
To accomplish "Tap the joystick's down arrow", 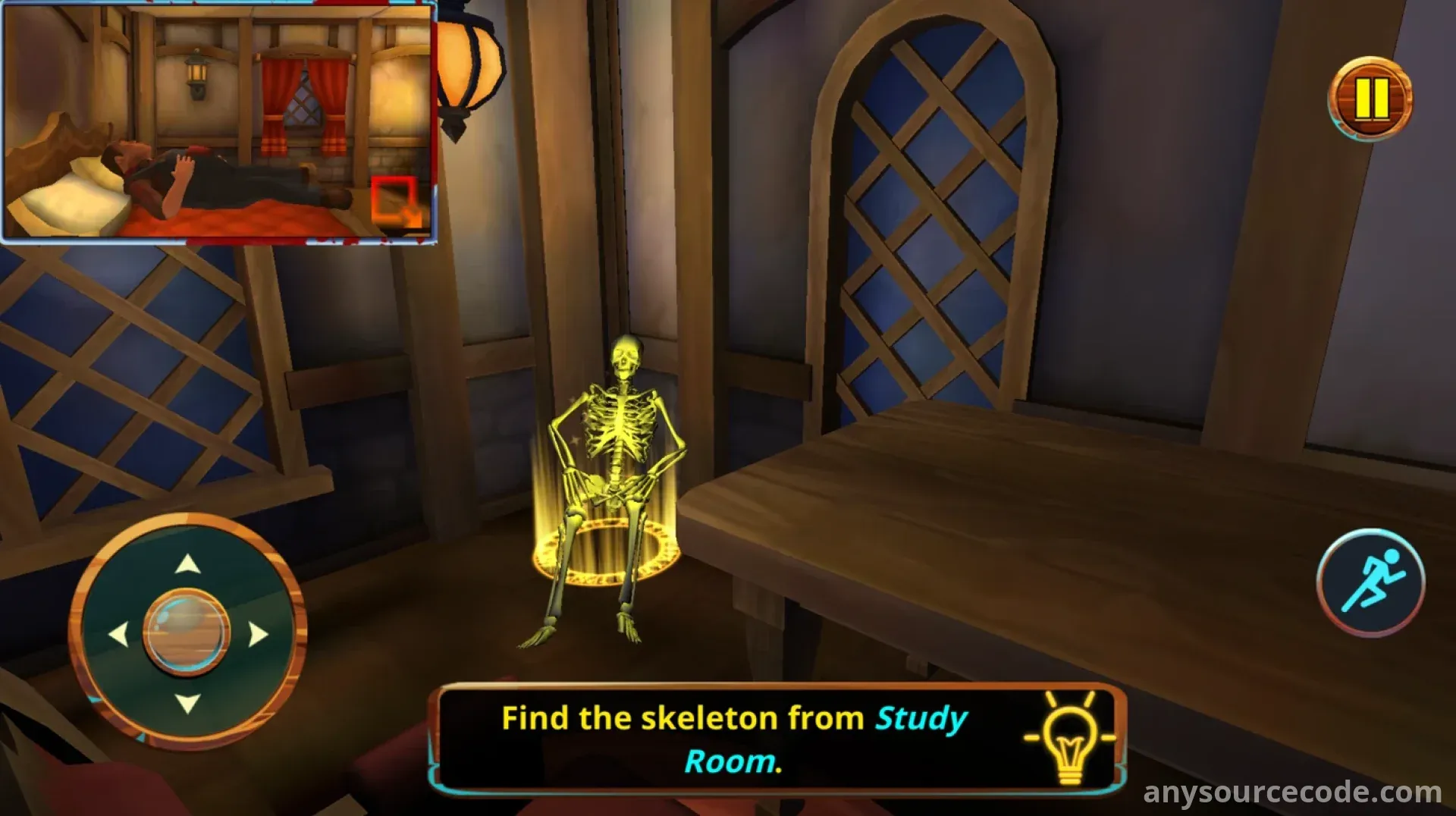I will coord(187,703).
